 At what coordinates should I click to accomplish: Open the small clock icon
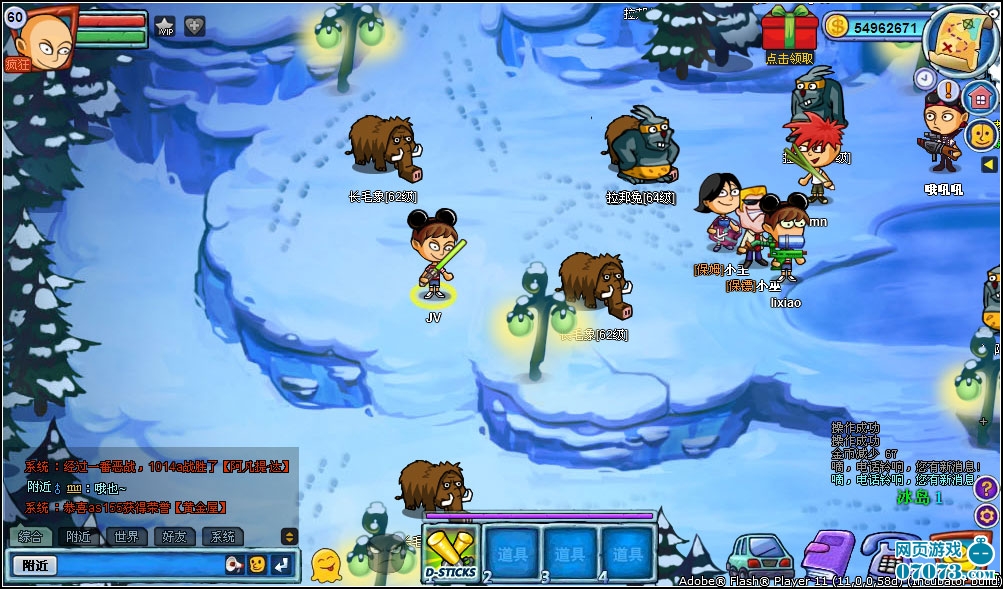click(x=923, y=77)
